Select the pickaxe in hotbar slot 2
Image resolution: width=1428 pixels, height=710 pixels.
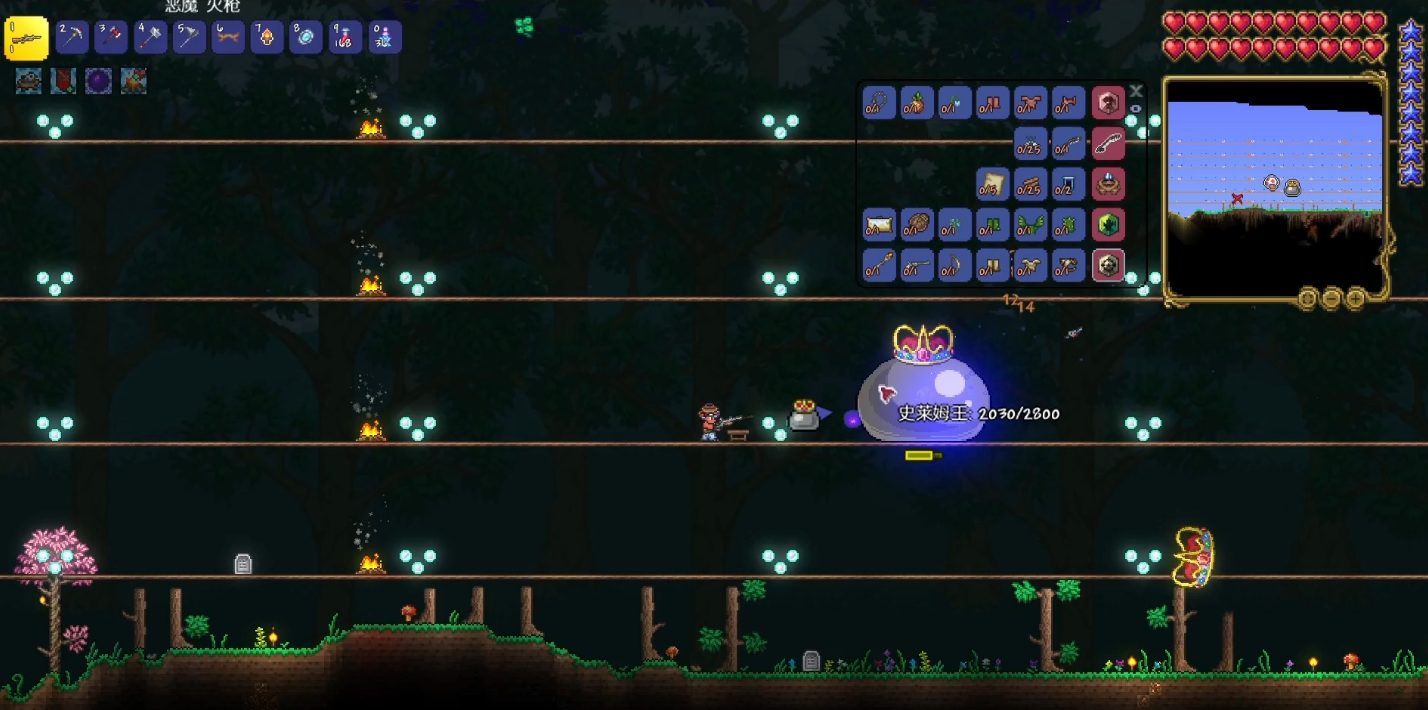tap(72, 38)
